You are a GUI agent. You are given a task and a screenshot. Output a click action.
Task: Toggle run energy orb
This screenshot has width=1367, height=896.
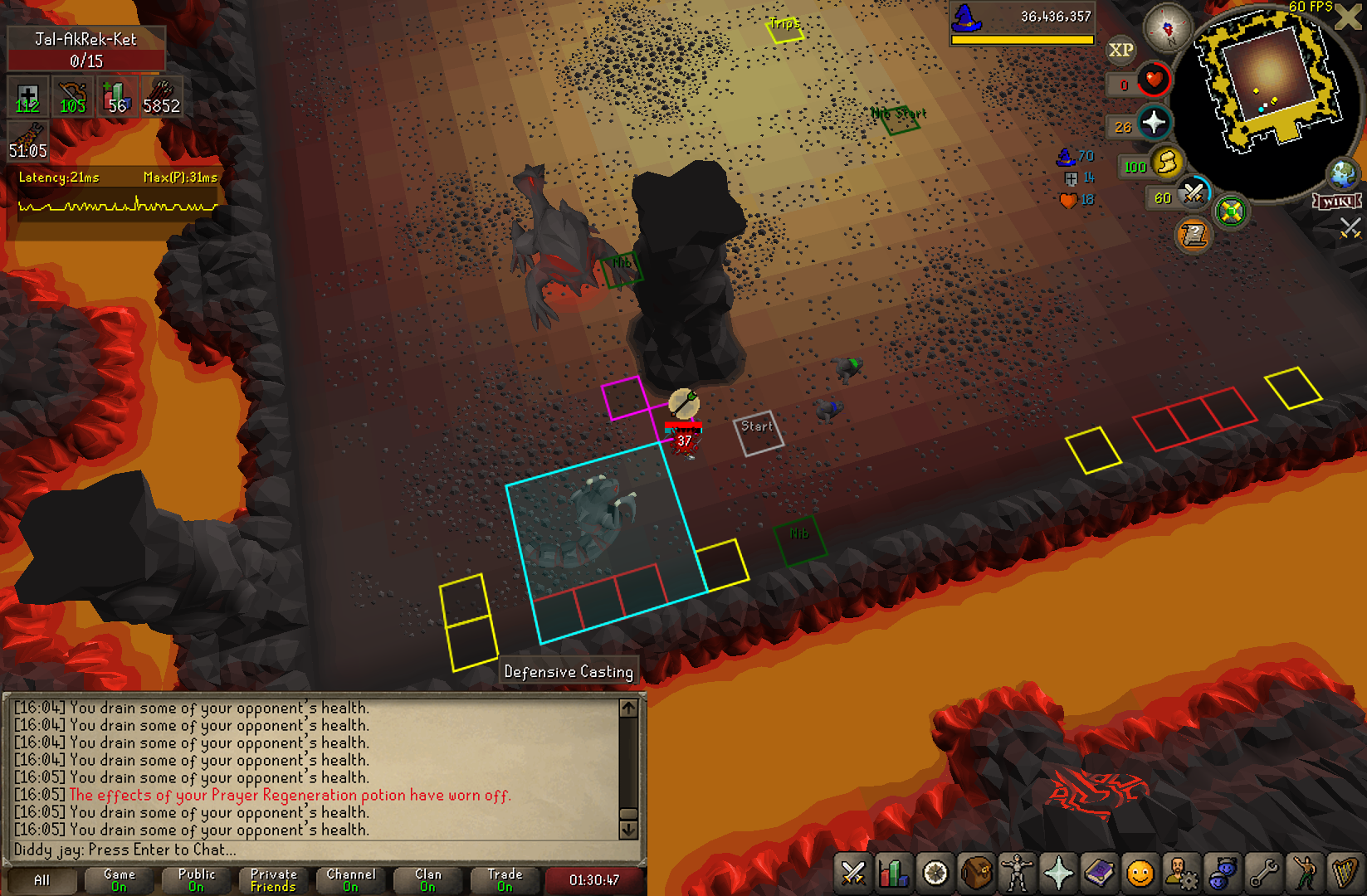coord(1167,163)
